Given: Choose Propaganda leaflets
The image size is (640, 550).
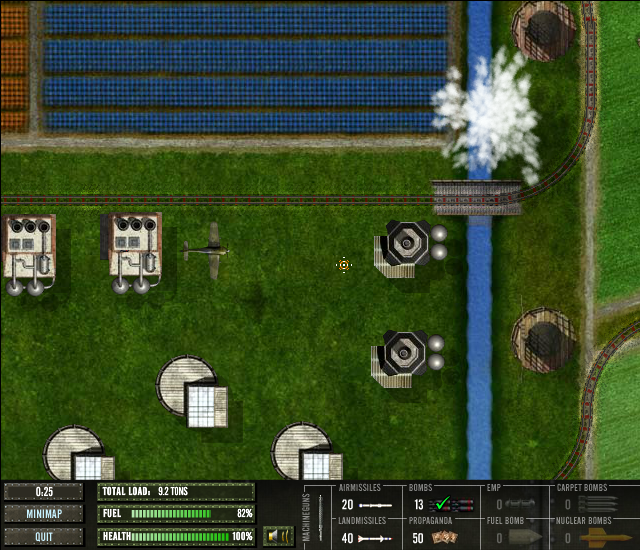Looking at the screenshot, I should (x=440, y=538).
